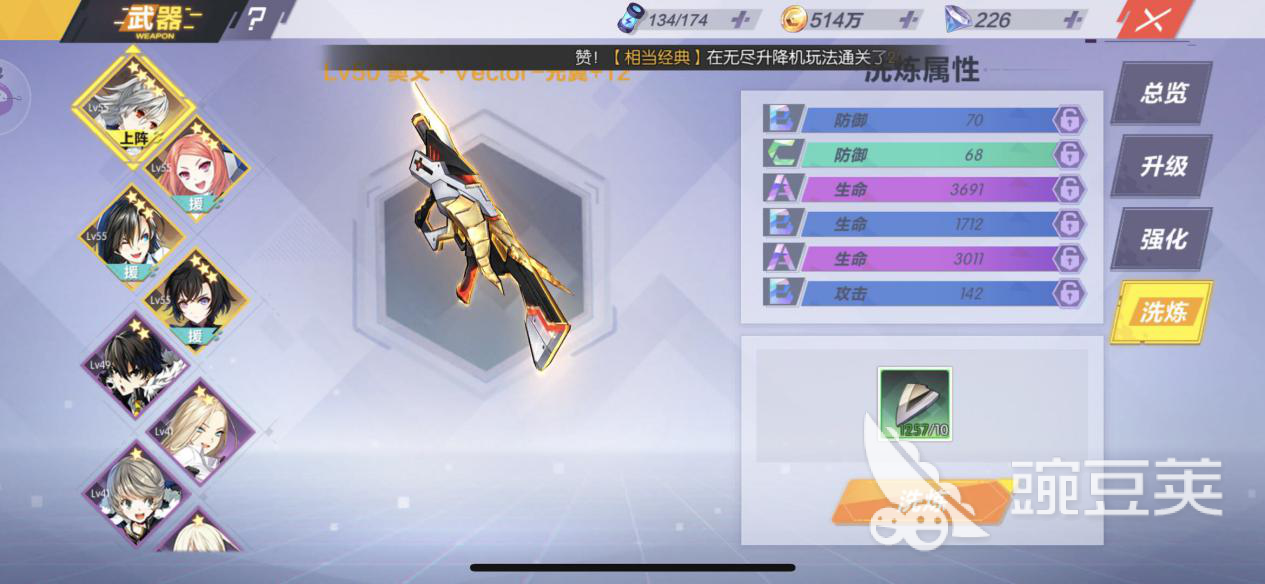Switch to the 总览 overview tab
The height and width of the screenshot is (584, 1265).
pos(1163,93)
